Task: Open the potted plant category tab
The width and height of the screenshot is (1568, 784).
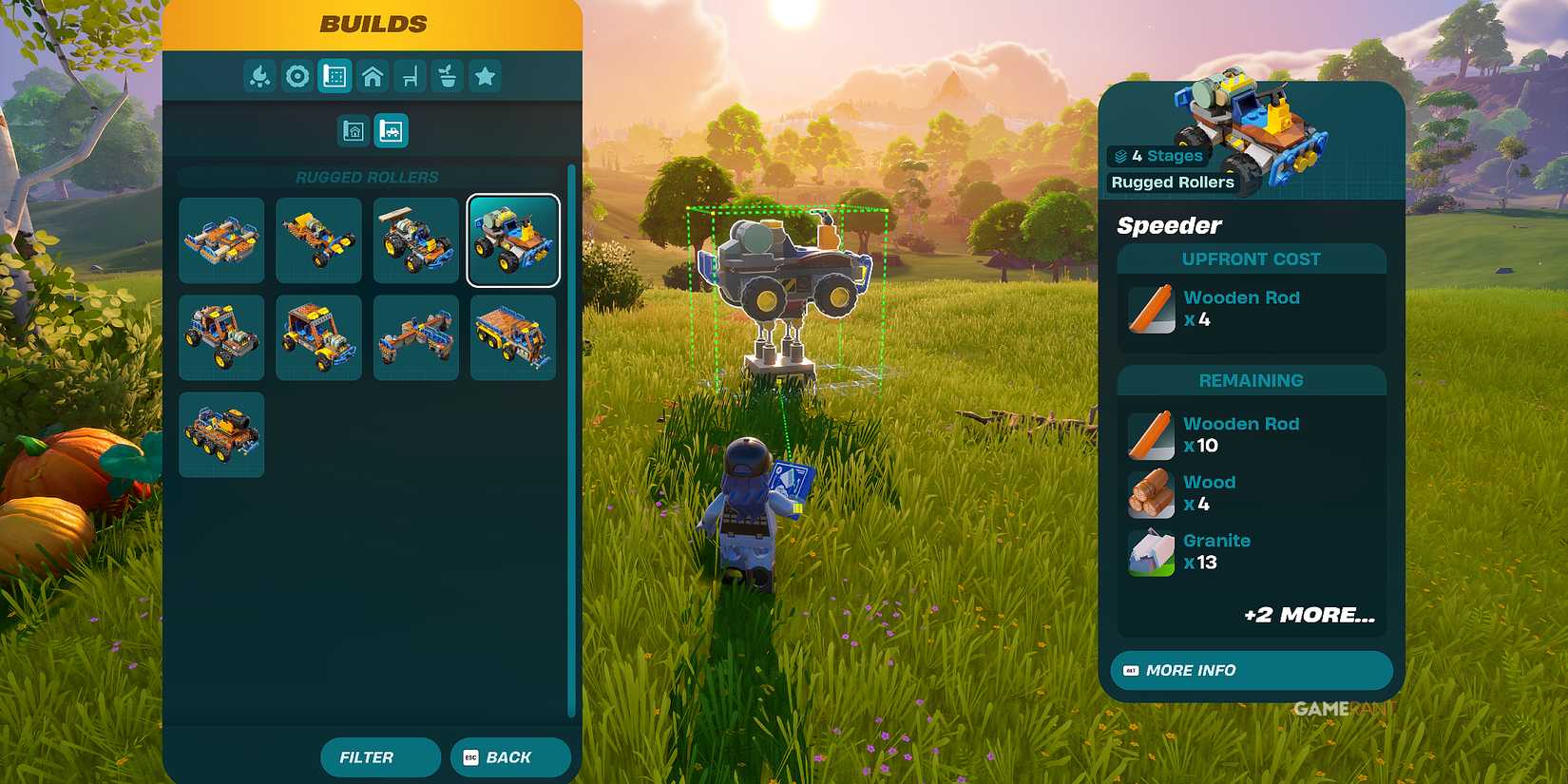Action: (x=448, y=76)
